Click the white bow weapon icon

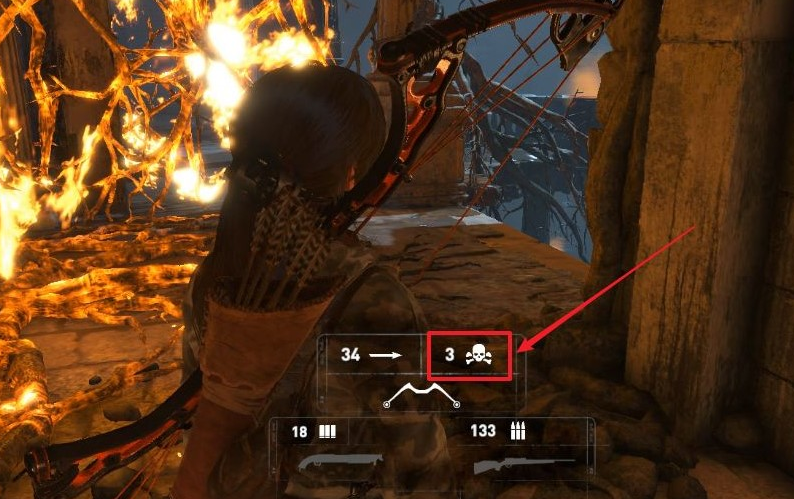[x=422, y=396]
